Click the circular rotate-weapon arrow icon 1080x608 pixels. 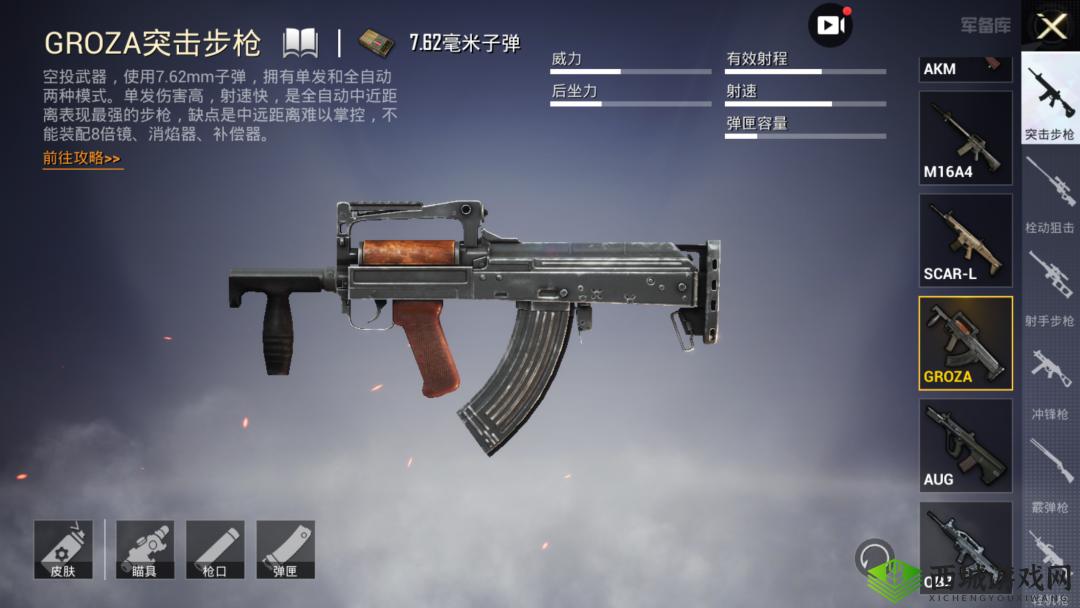click(x=875, y=558)
